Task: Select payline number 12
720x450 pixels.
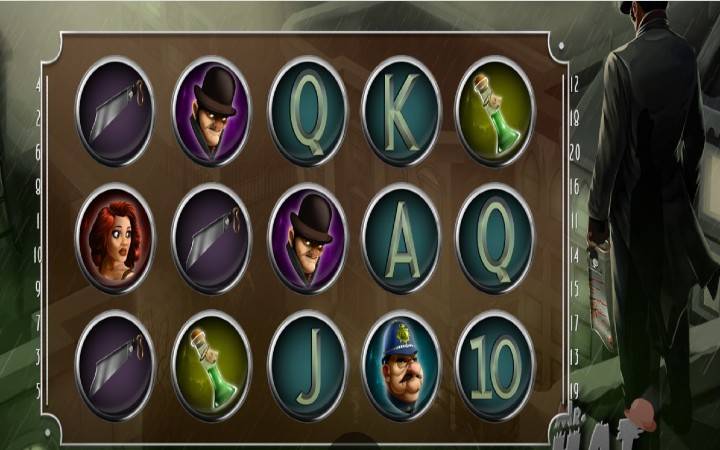Action: pos(575,85)
